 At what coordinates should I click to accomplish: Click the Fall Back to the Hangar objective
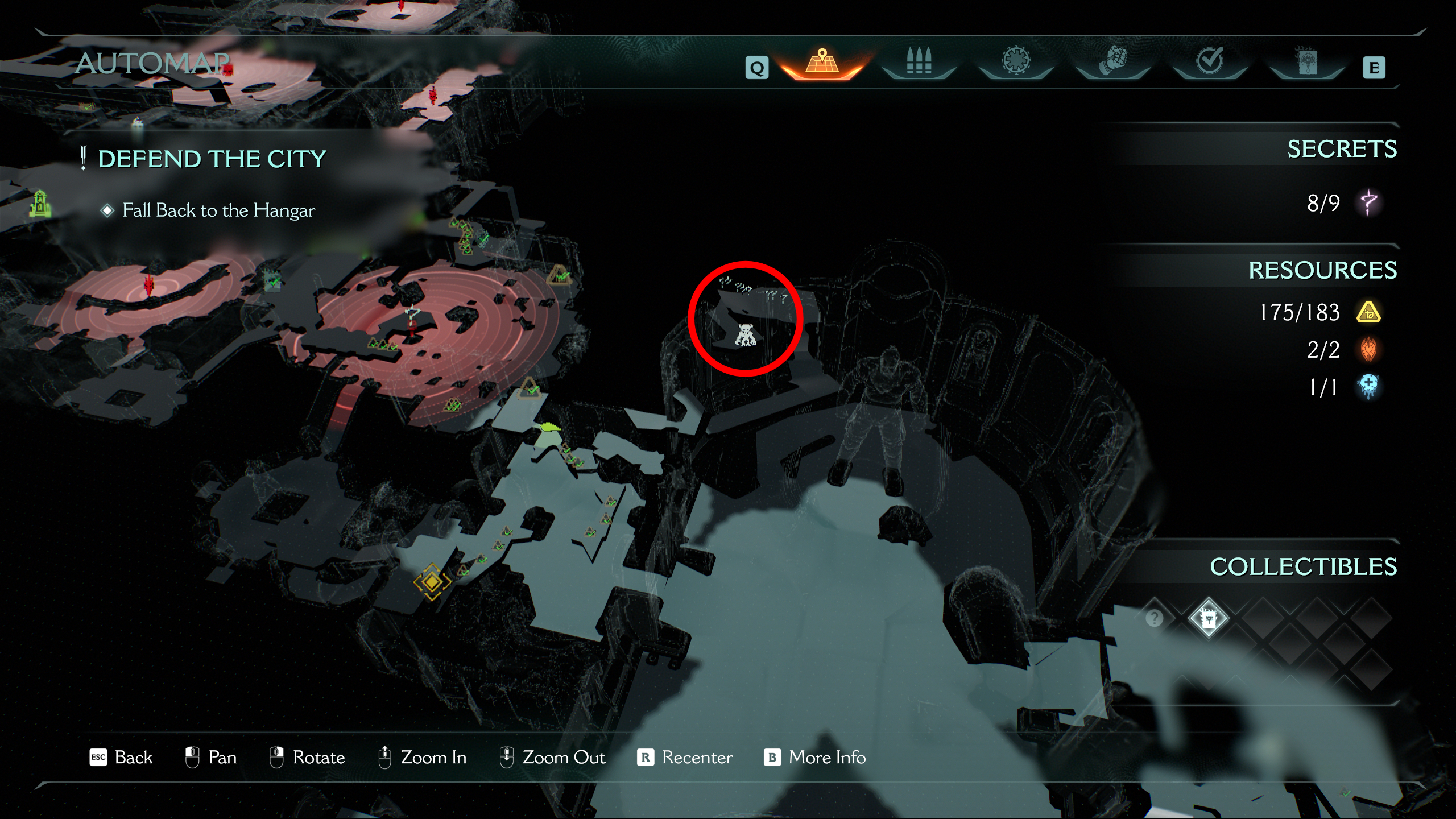click(x=218, y=210)
